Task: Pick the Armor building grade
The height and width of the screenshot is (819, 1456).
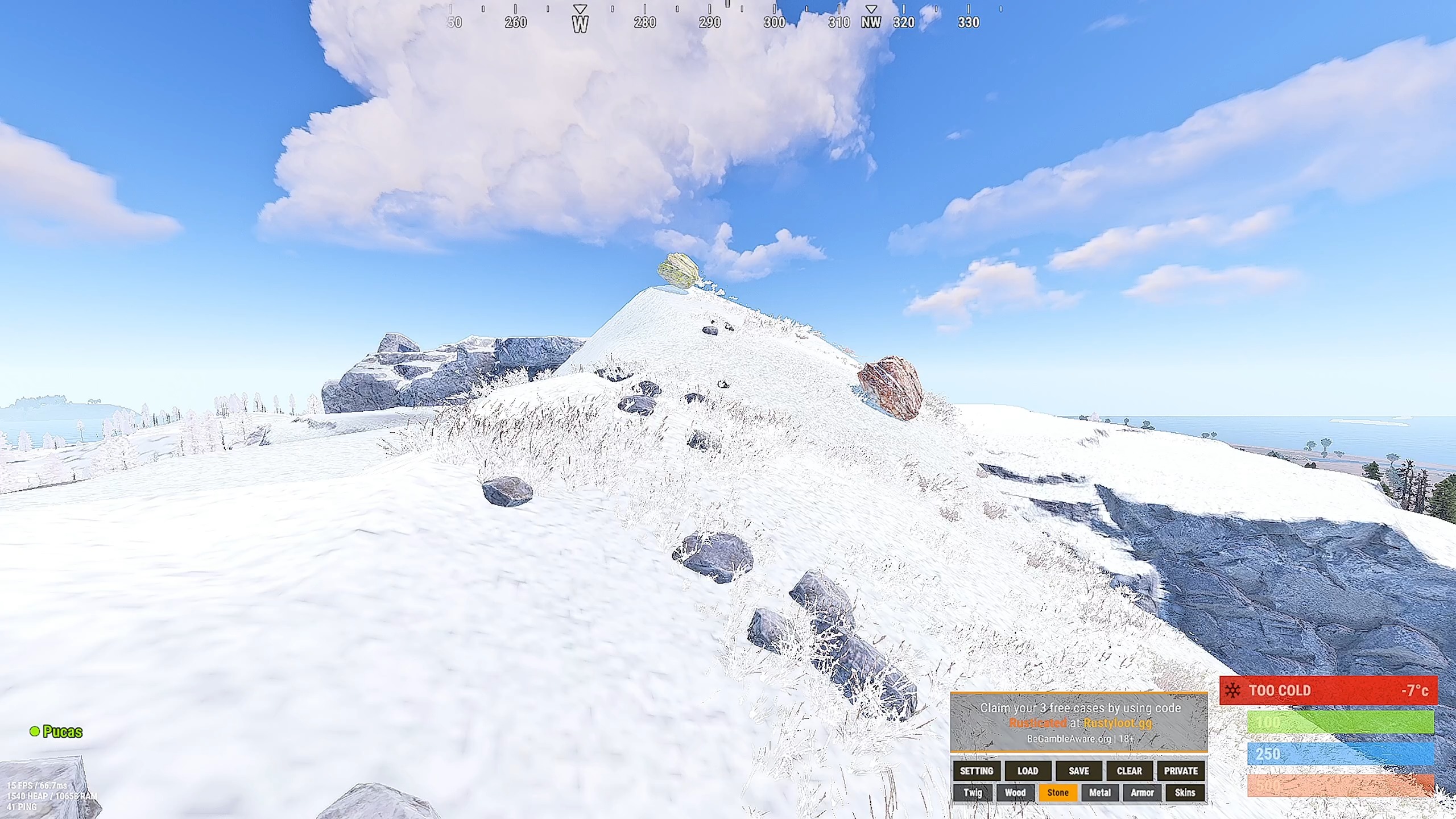Action: pyautogui.click(x=1142, y=792)
